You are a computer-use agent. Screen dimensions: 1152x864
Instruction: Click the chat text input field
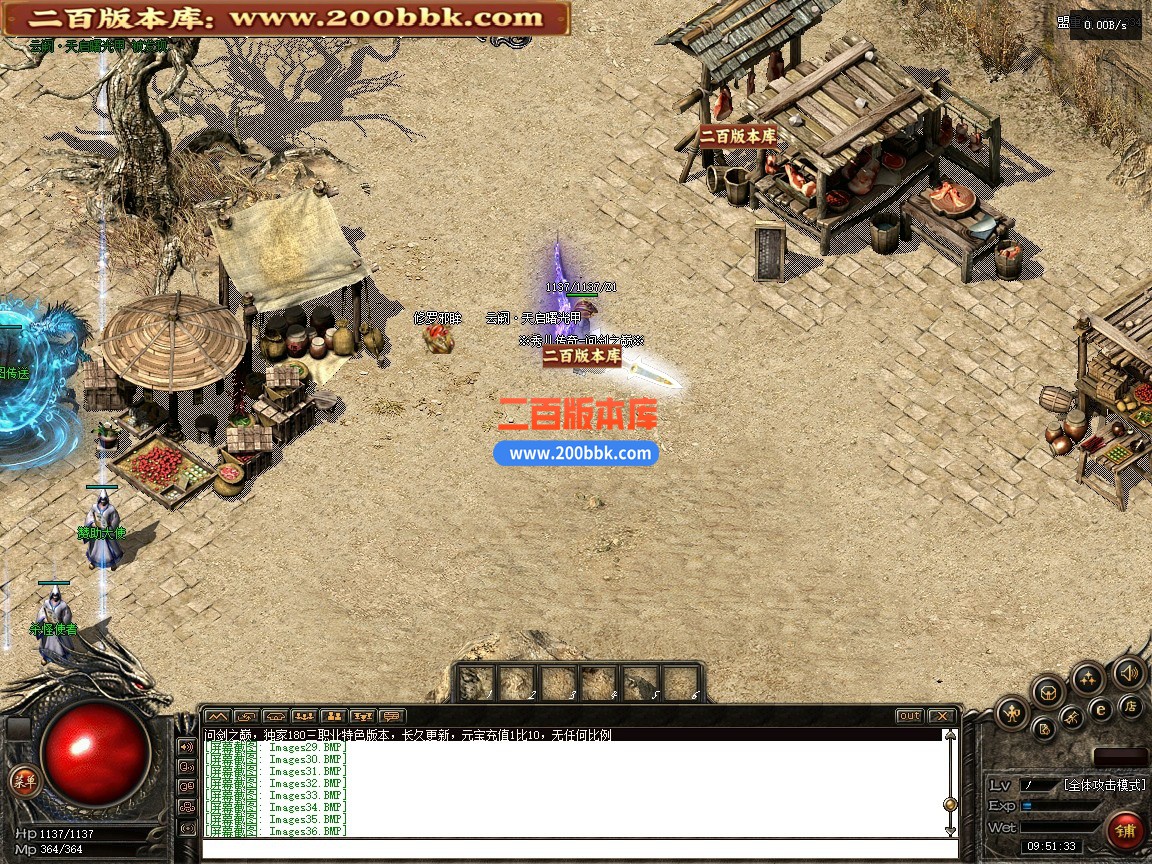[x=580, y=850]
